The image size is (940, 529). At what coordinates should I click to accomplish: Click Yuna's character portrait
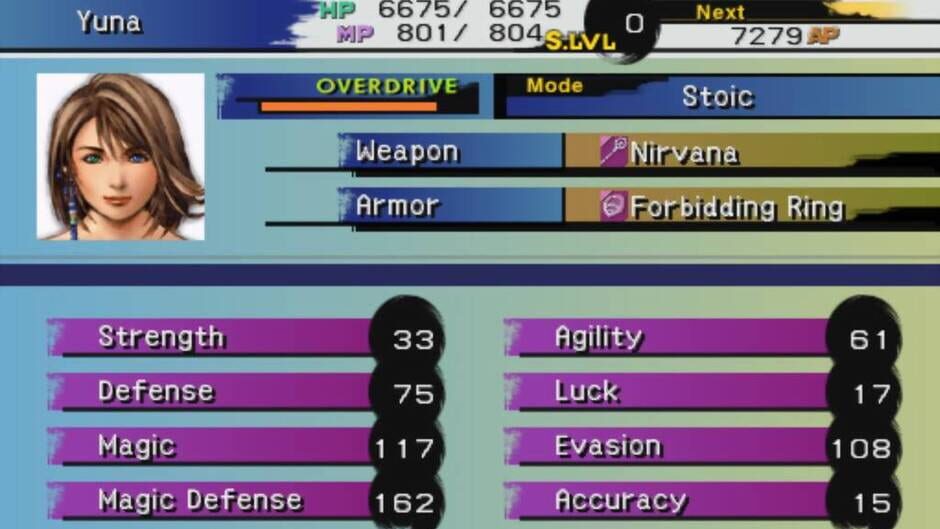[x=121, y=157]
